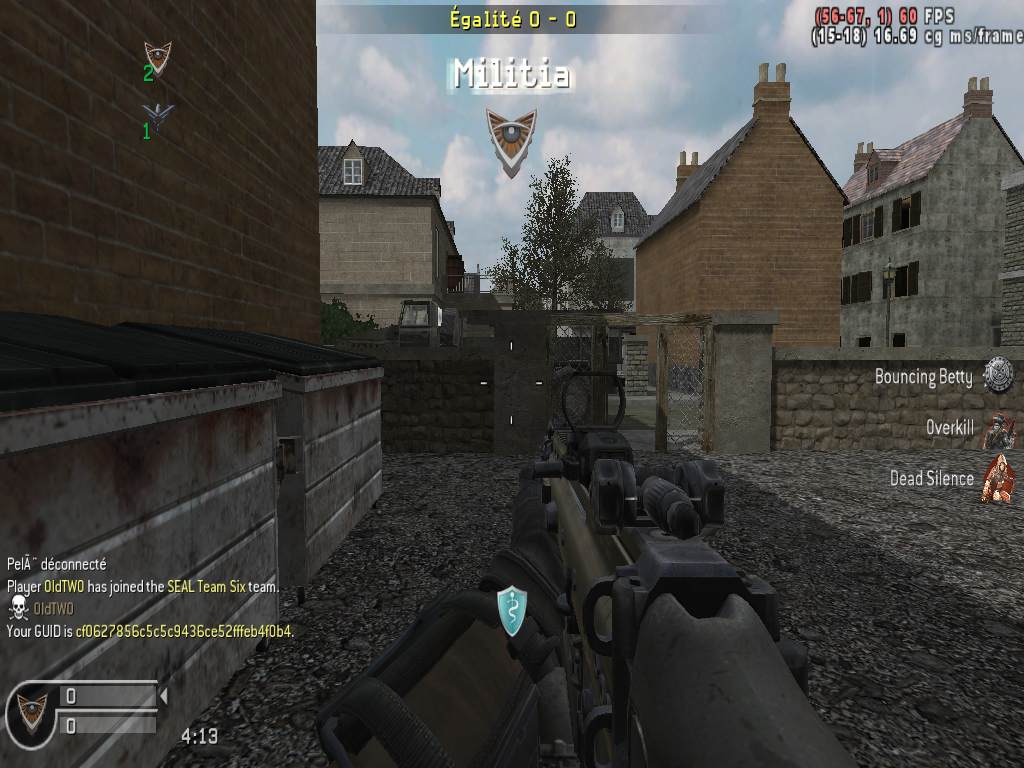The image size is (1024, 768).
Task: Click the teal medic shield icon
Action: [512, 611]
